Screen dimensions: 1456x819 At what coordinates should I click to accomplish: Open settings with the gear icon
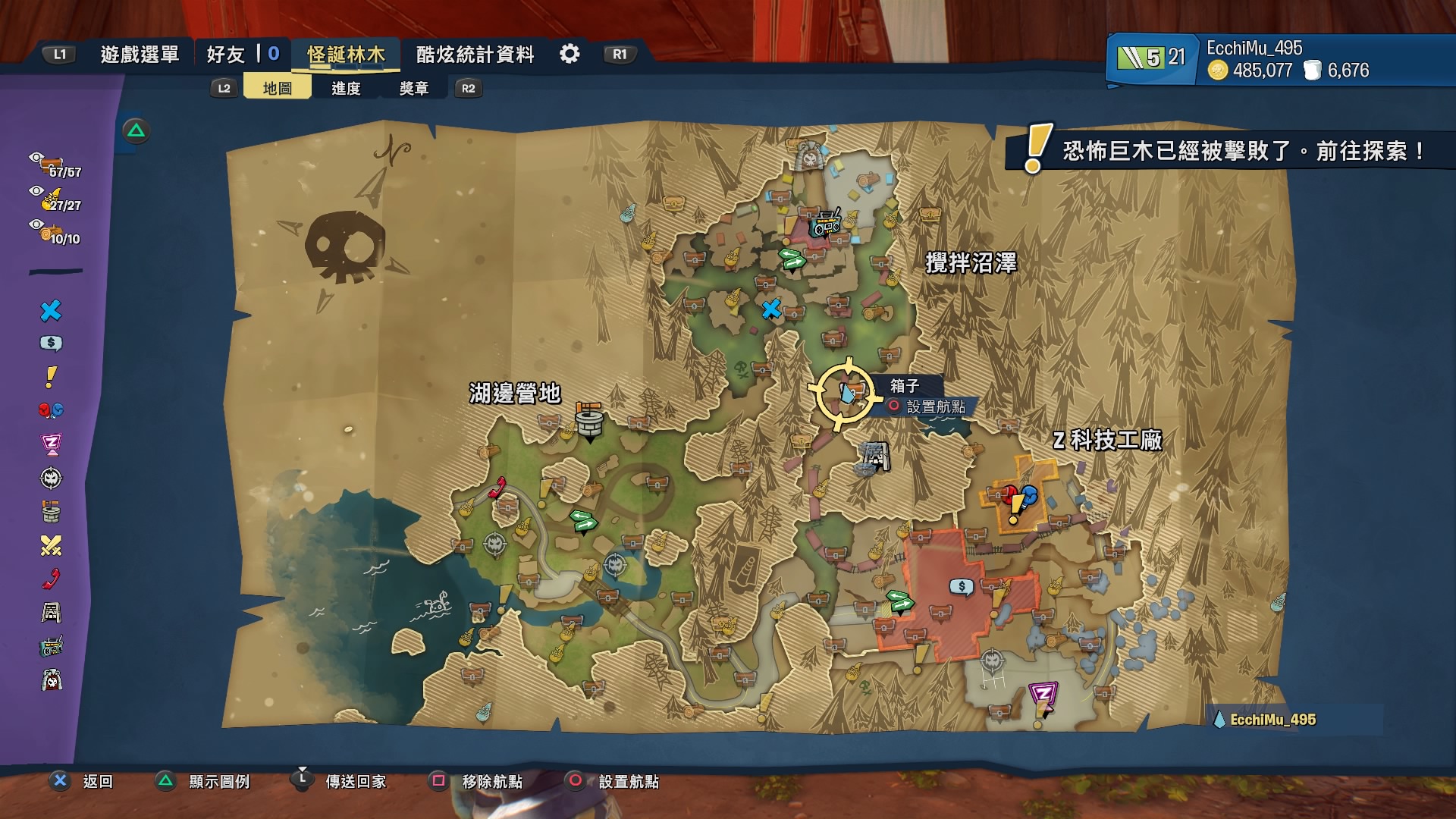click(x=570, y=54)
